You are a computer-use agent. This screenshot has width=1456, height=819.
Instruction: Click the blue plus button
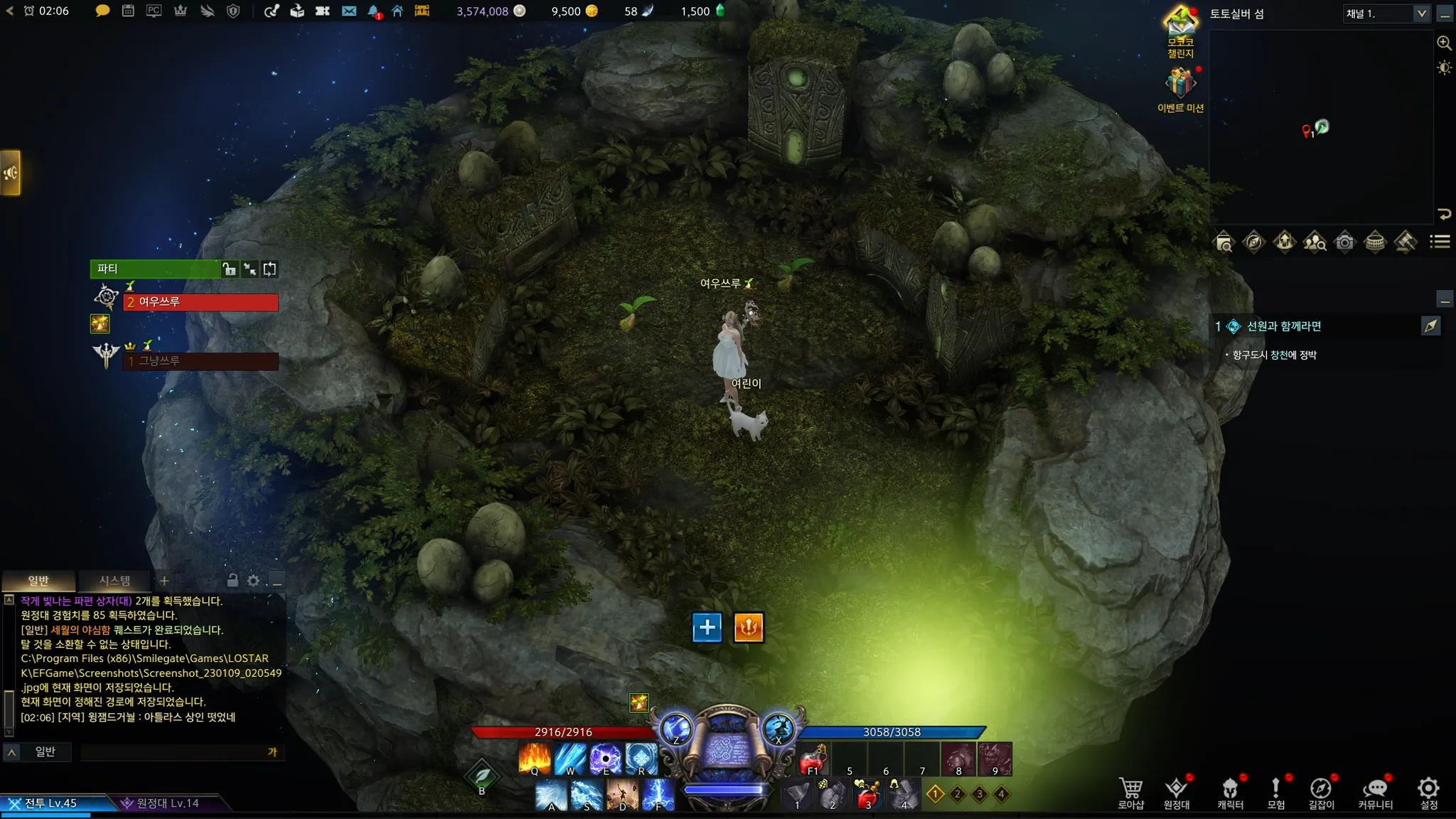pos(707,628)
